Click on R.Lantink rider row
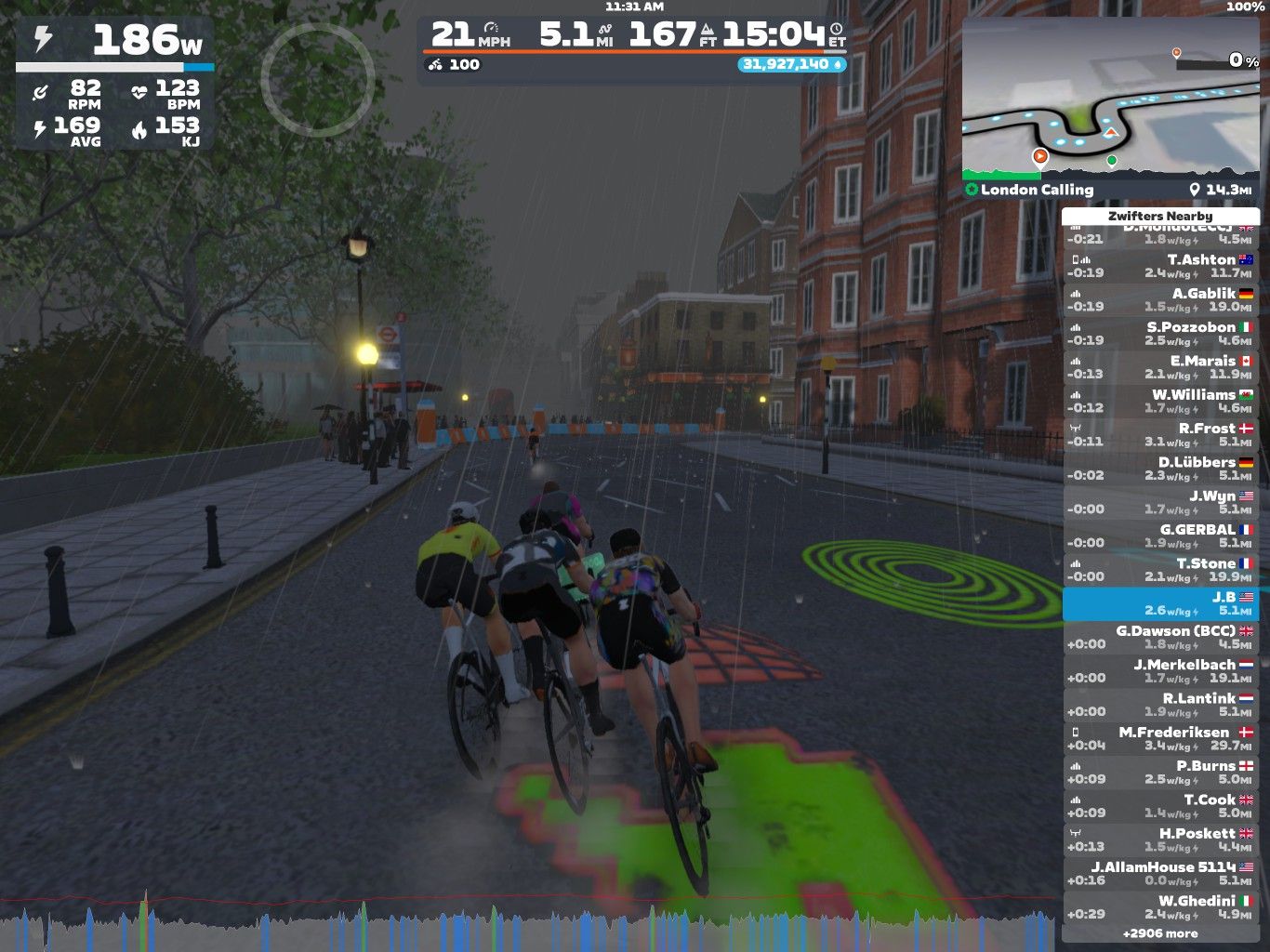Screen dimensions: 1270x952 1160,705
